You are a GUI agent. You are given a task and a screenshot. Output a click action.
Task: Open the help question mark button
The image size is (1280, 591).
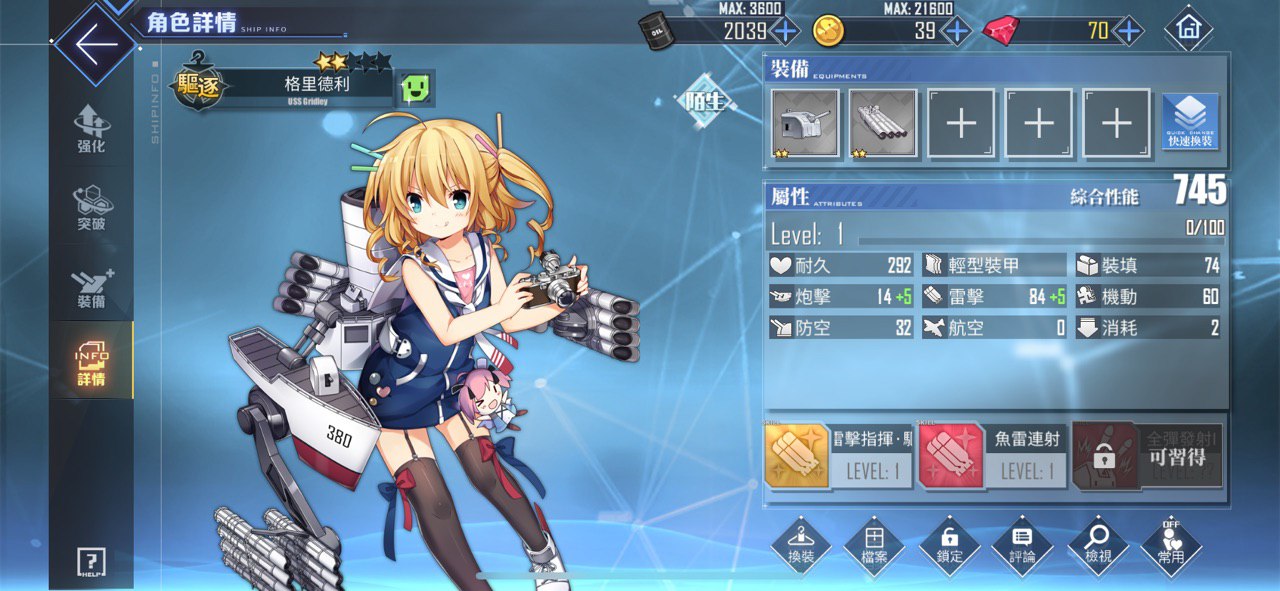coord(91,562)
